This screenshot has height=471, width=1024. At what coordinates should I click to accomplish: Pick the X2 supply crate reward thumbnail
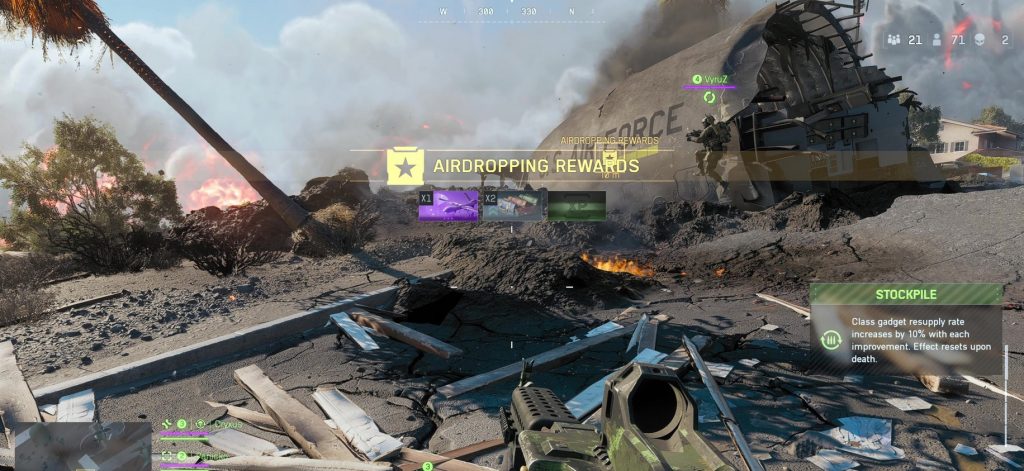[513, 205]
